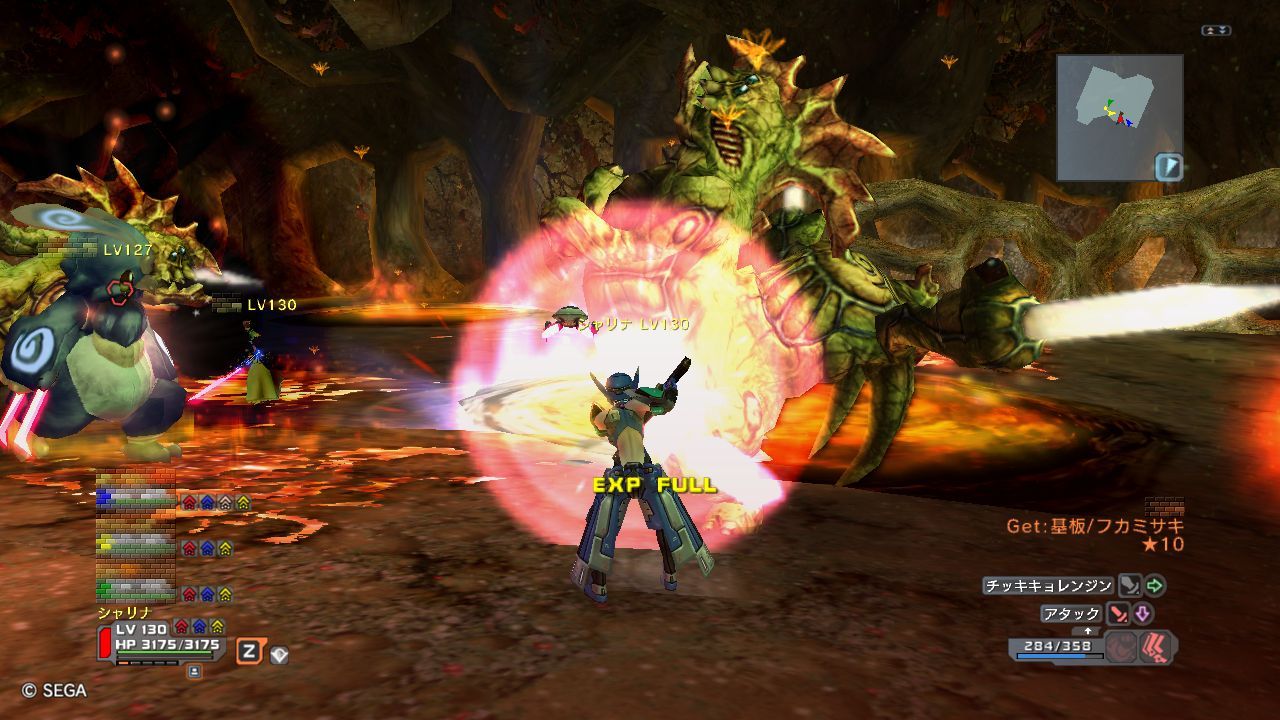This screenshot has height=720, width=1280.
Task: Select the yellow party member row
Action: point(136,546)
